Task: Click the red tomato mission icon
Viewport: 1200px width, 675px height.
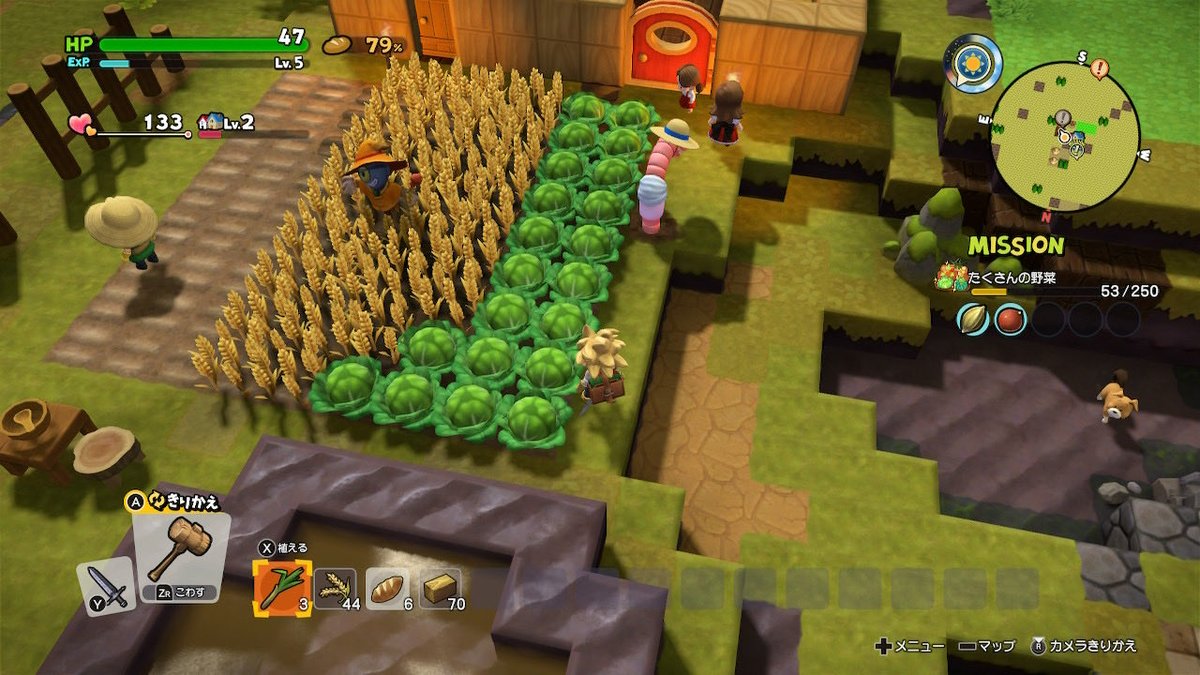Action: (1010, 319)
